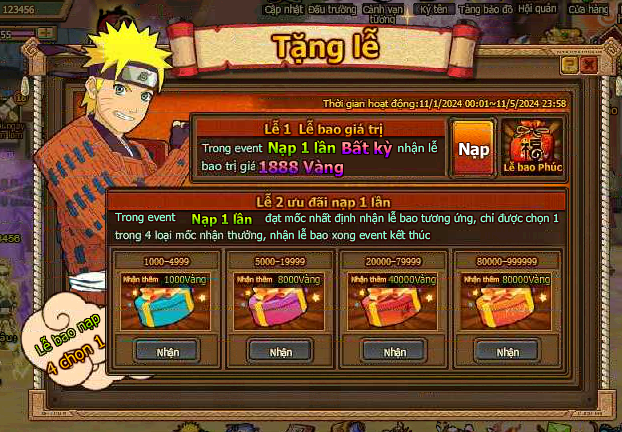Claim the 20000–79999 tier with Nhận
Viewport: 622px width, 432px height.
[x=394, y=352]
